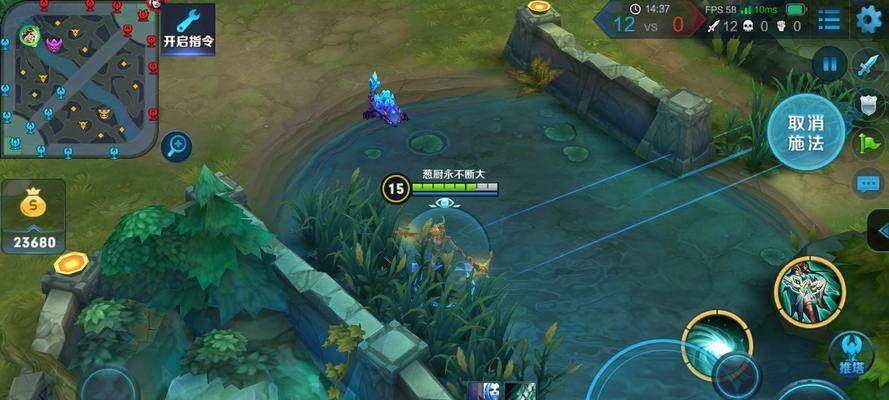The height and width of the screenshot is (400, 889).
Task: Cast the teal swirl skill
Action: coord(716,345)
